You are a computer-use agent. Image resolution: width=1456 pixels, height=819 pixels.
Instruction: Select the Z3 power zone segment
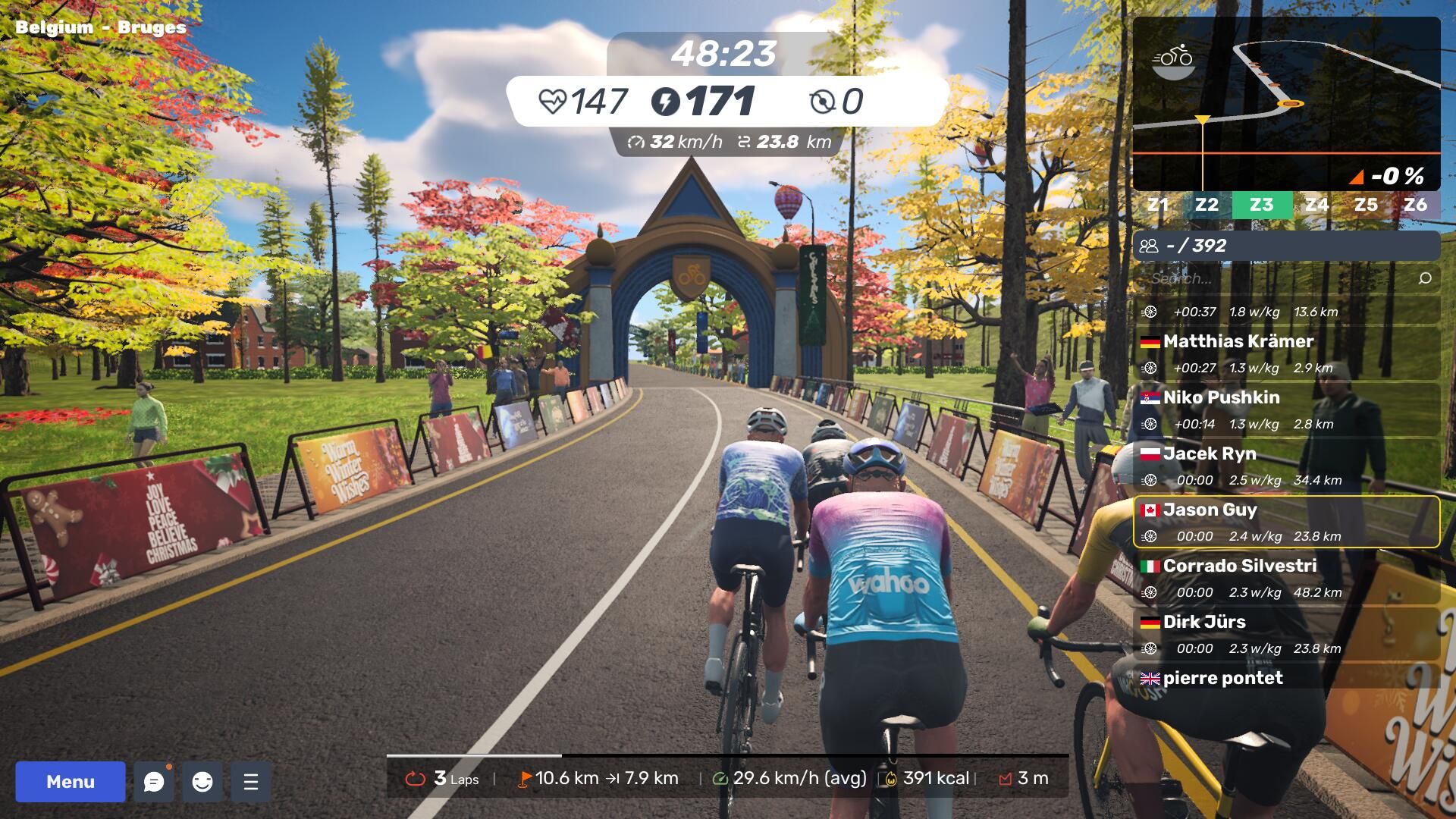coord(1262,205)
